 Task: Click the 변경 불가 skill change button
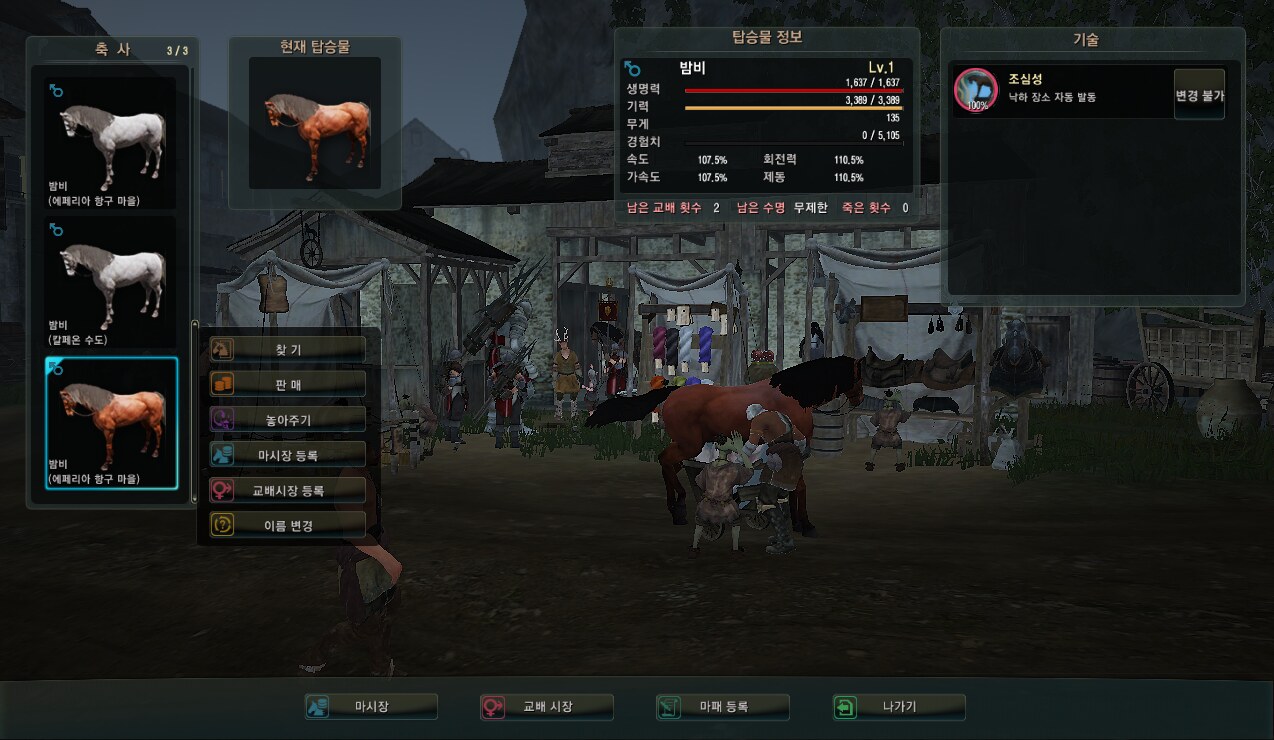click(1199, 95)
